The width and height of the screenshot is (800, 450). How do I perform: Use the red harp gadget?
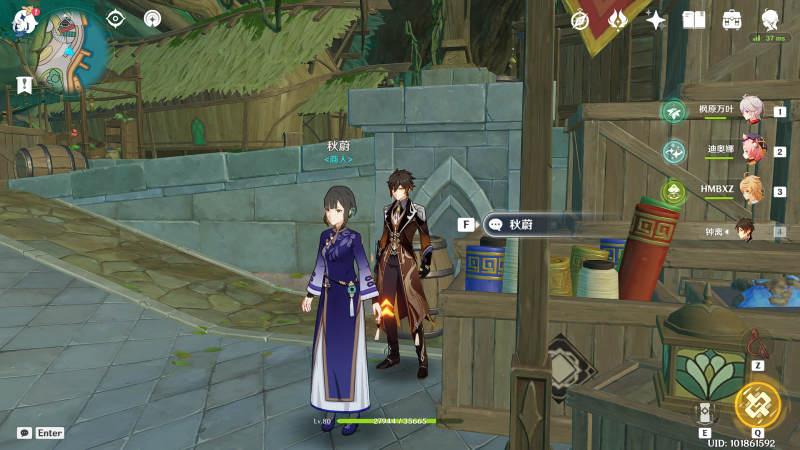click(757, 346)
